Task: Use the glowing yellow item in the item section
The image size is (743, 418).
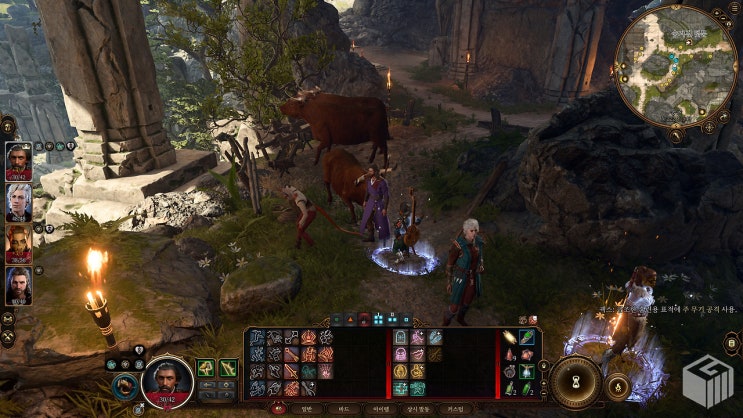Action: [x=510, y=338]
